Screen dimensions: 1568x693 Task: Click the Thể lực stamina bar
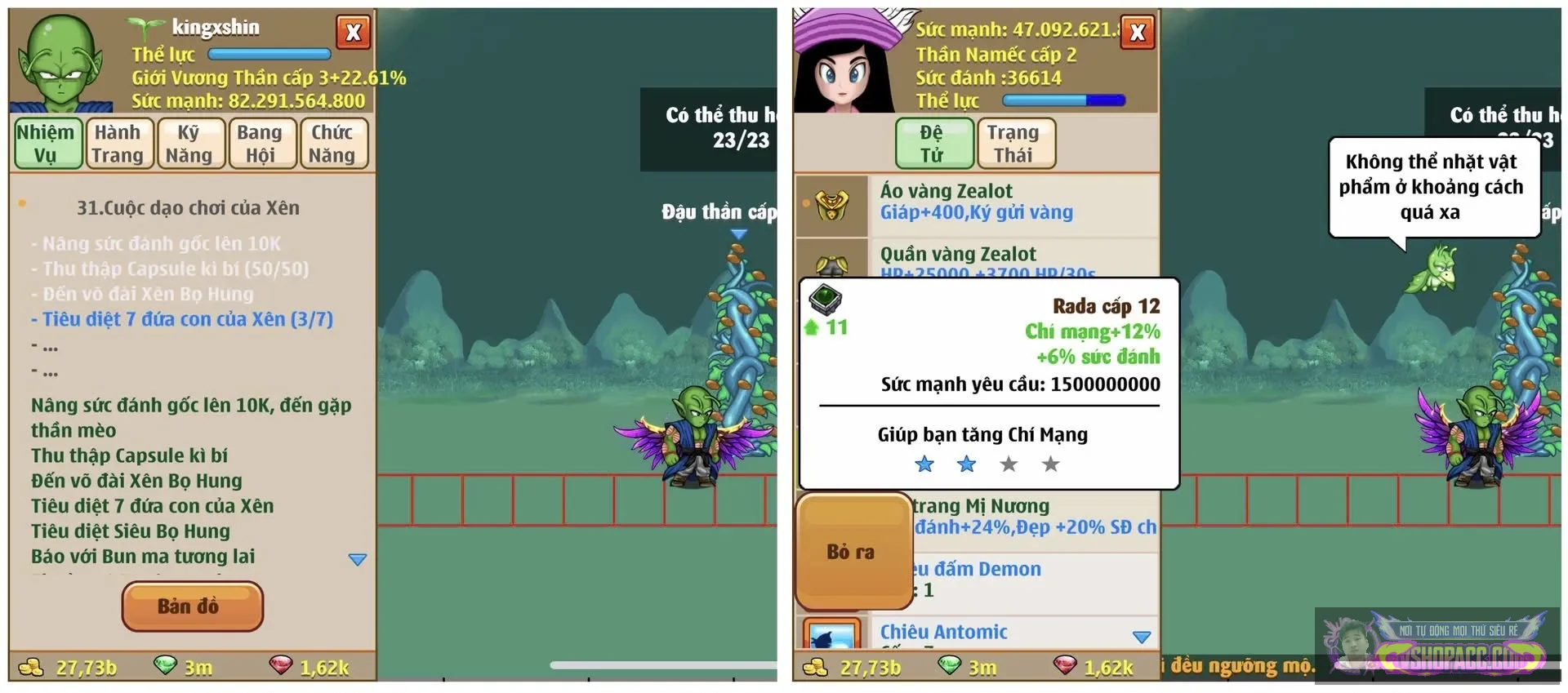click(269, 54)
